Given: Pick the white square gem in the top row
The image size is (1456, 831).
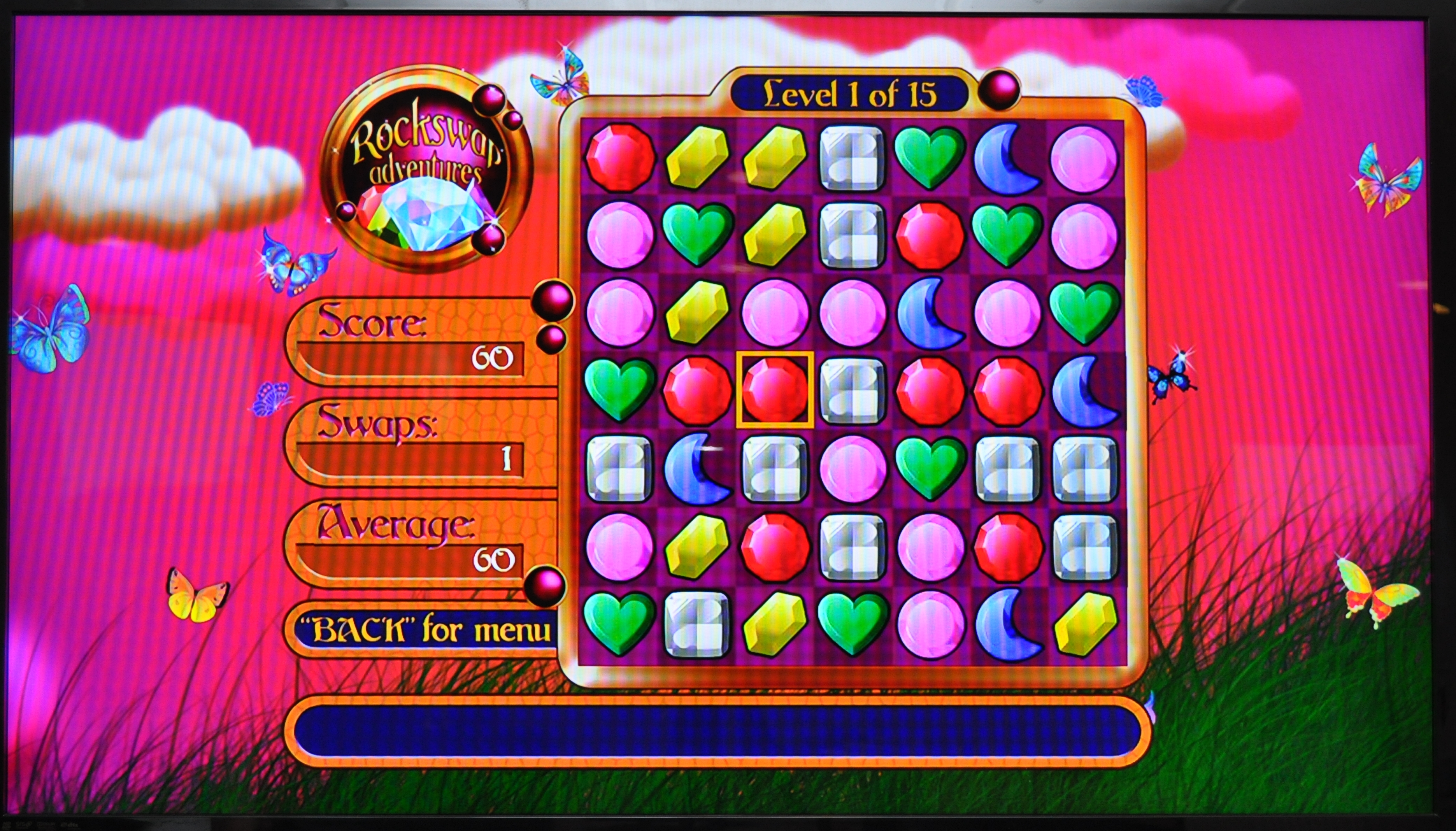Looking at the screenshot, I should 852,157.
